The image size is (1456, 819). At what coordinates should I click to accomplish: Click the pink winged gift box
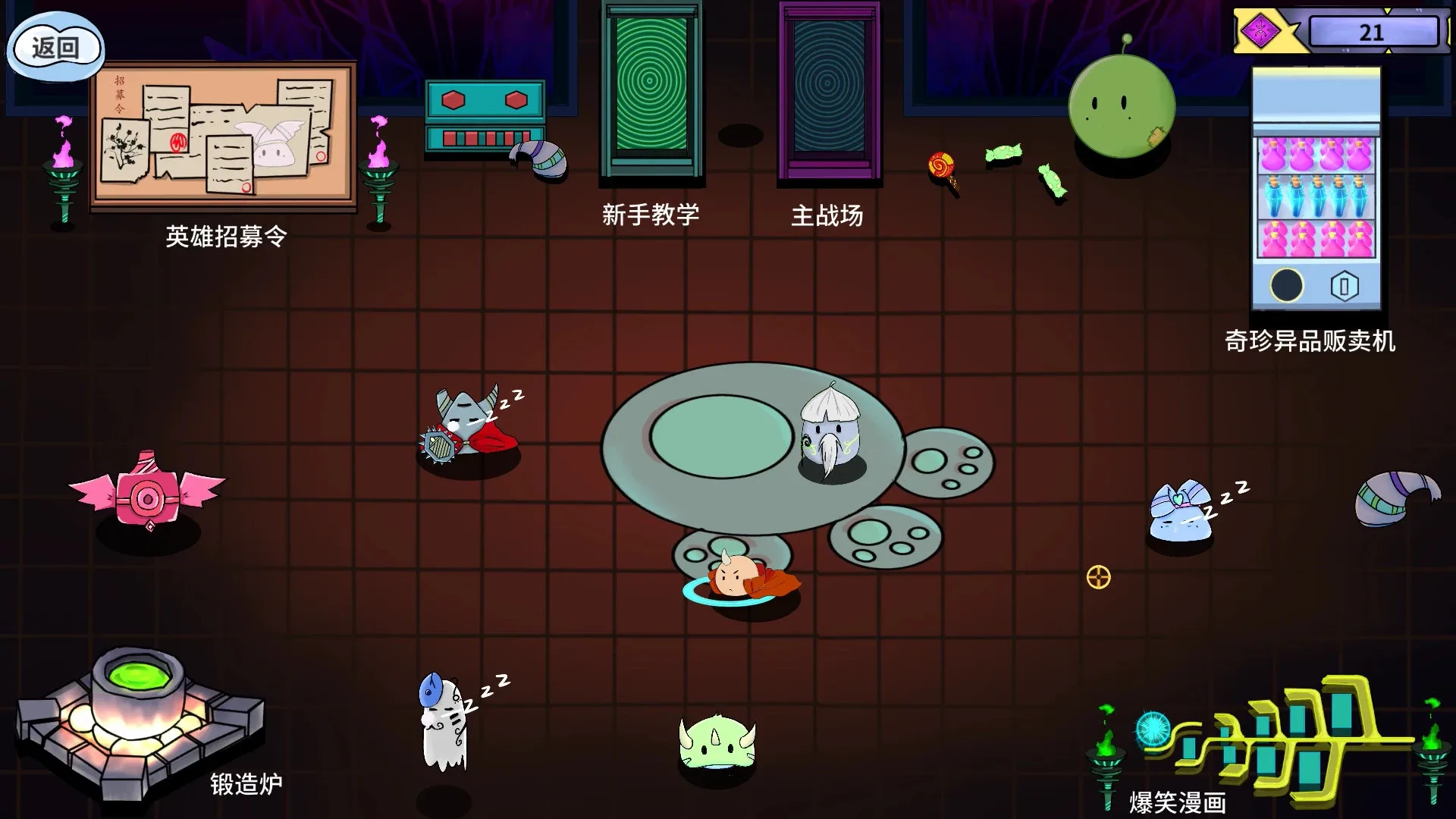146,497
